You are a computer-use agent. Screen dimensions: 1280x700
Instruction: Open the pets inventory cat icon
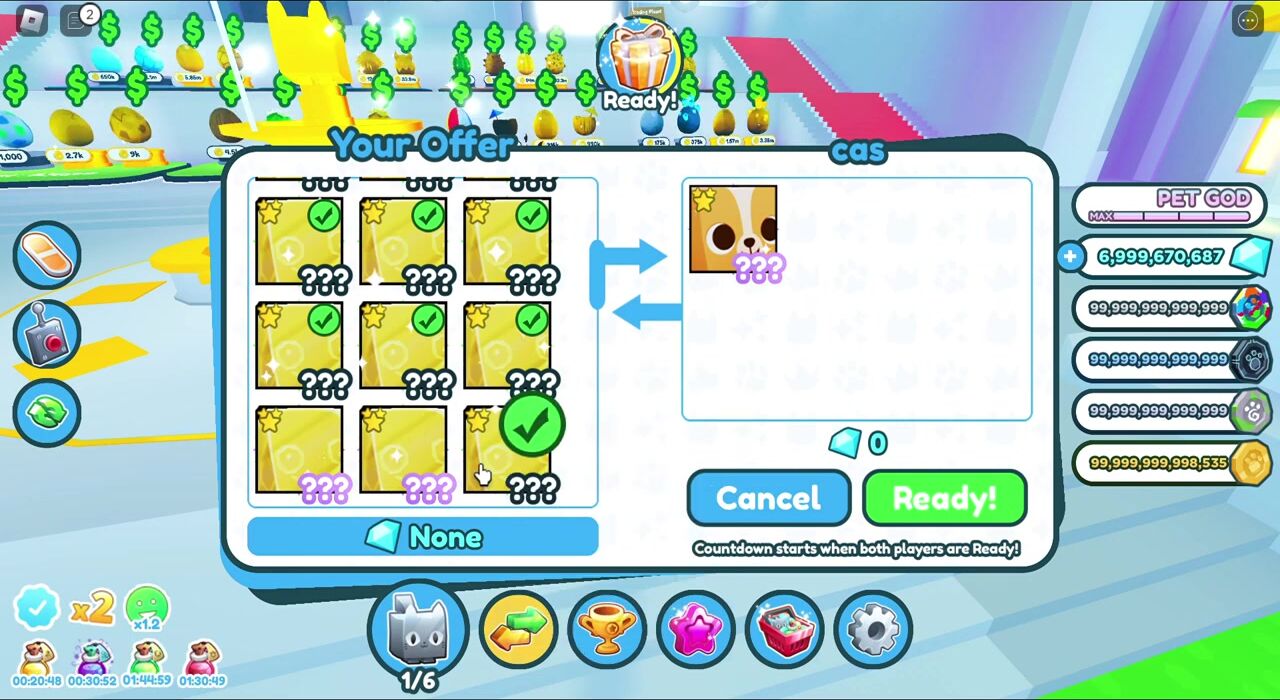tap(418, 627)
